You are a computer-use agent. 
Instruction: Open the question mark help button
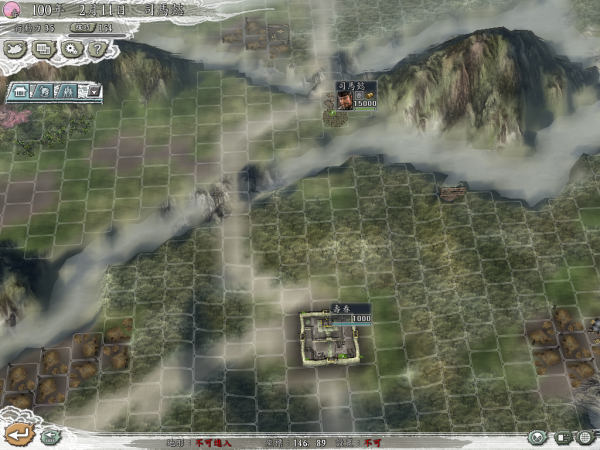(96, 47)
